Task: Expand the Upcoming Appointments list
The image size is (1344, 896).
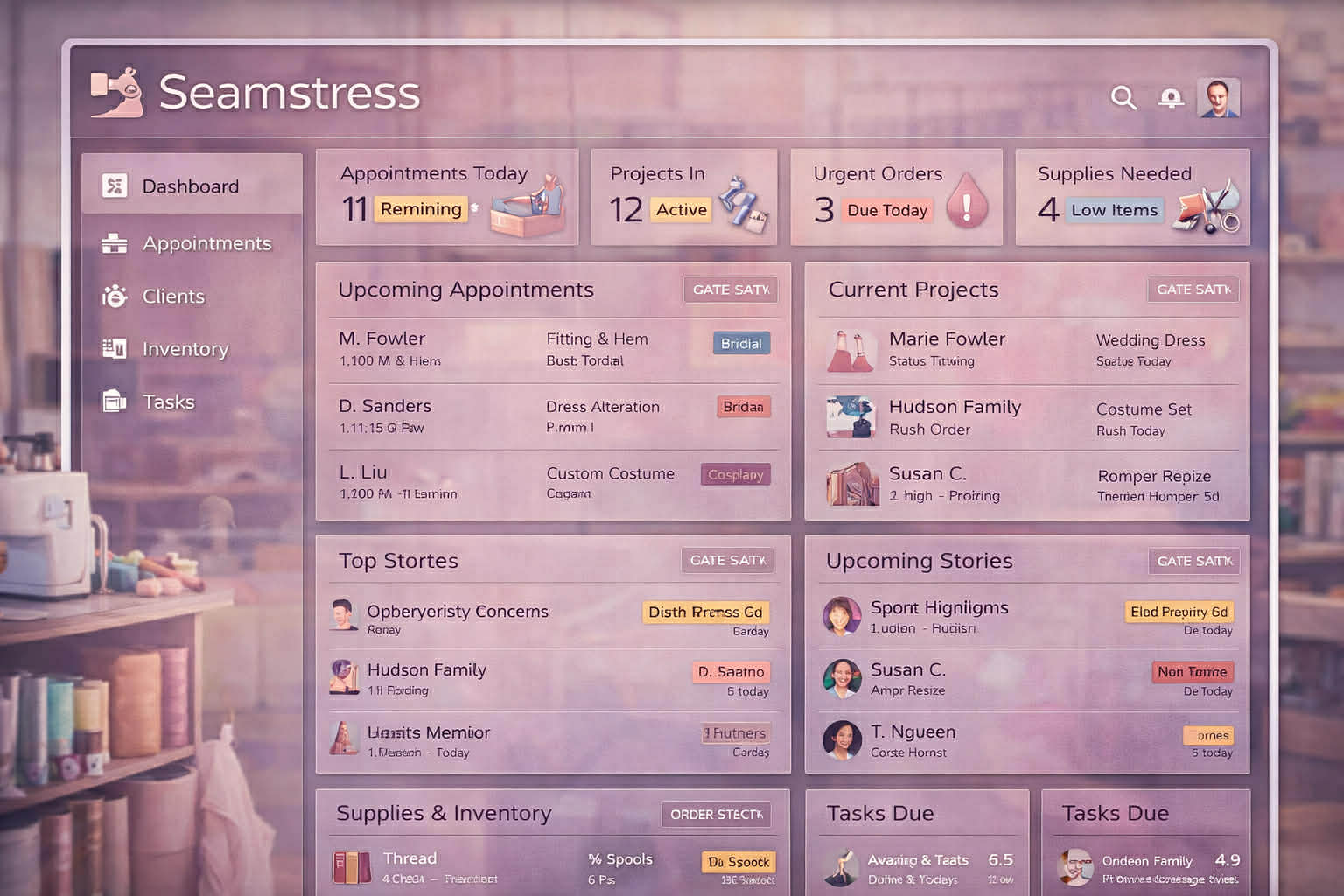Action: [x=731, y=290]
